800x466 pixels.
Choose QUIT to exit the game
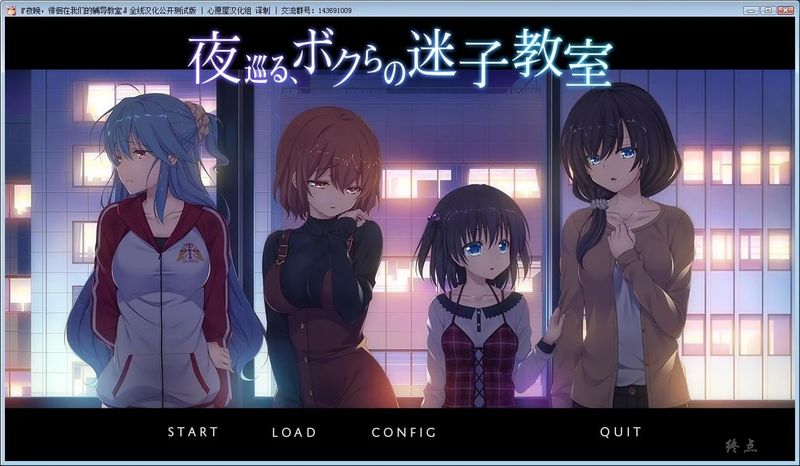(x=621, y=432)
